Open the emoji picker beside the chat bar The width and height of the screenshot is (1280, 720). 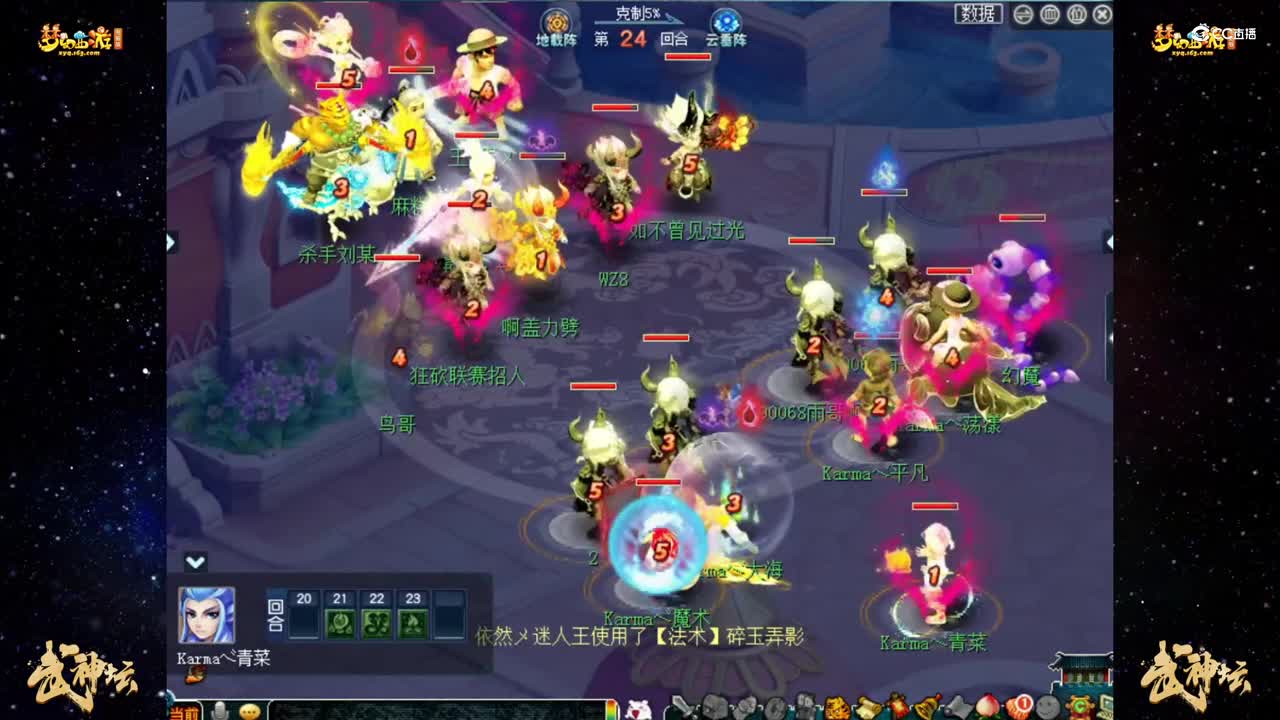249,711
